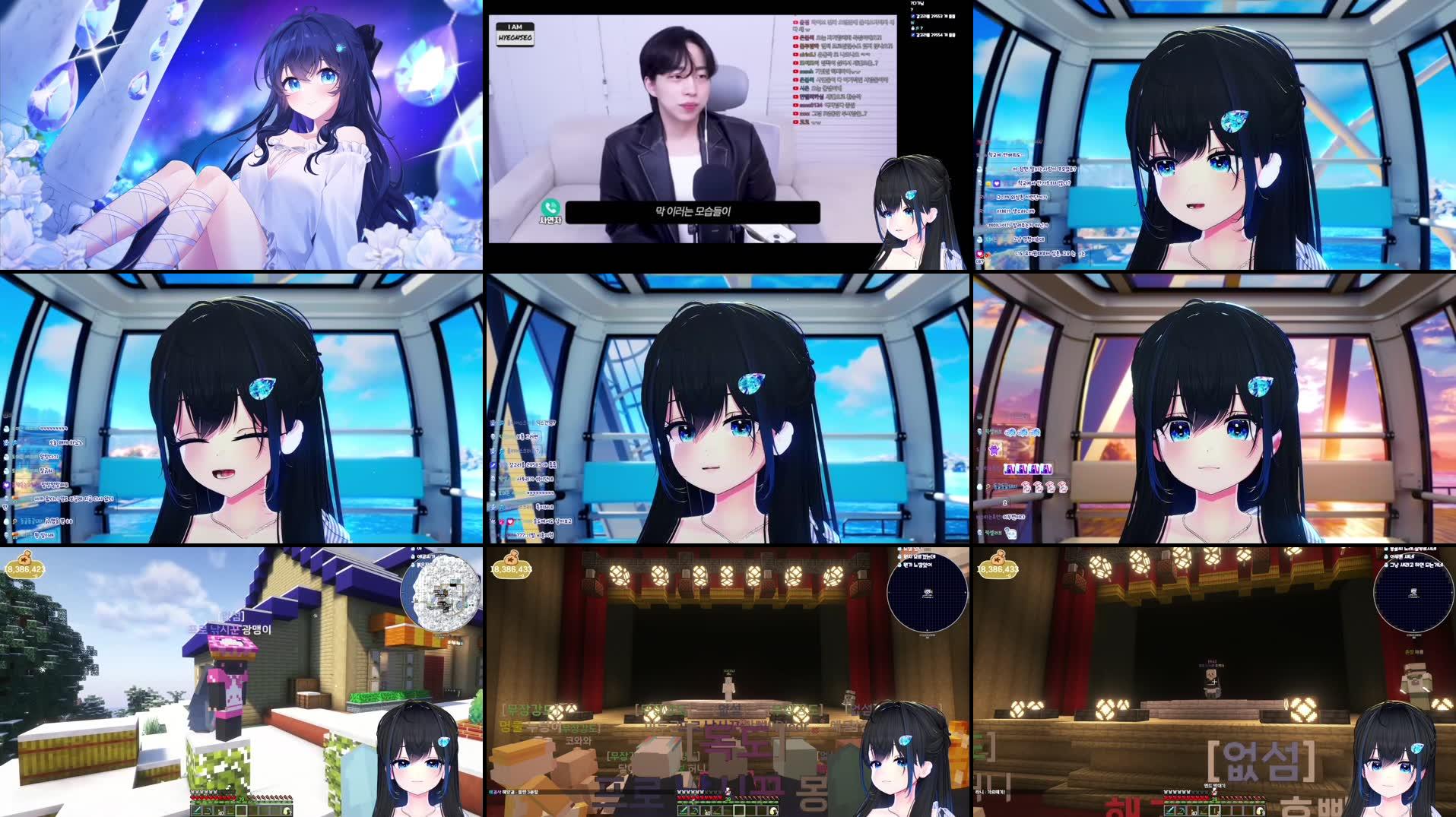Click the I AM HYEONSEO name card
The height and width of the screenshot is (817, 1456).
pos(515,33)
